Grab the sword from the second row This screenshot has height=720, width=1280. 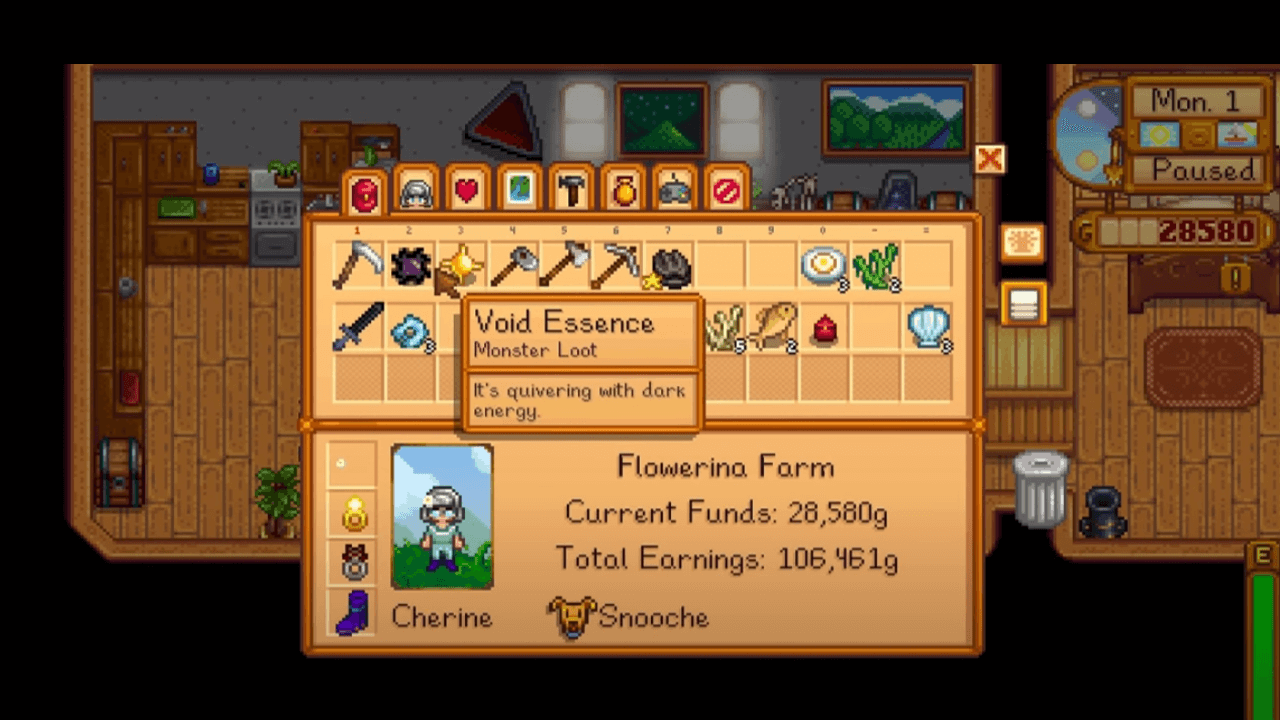[360, 330]
